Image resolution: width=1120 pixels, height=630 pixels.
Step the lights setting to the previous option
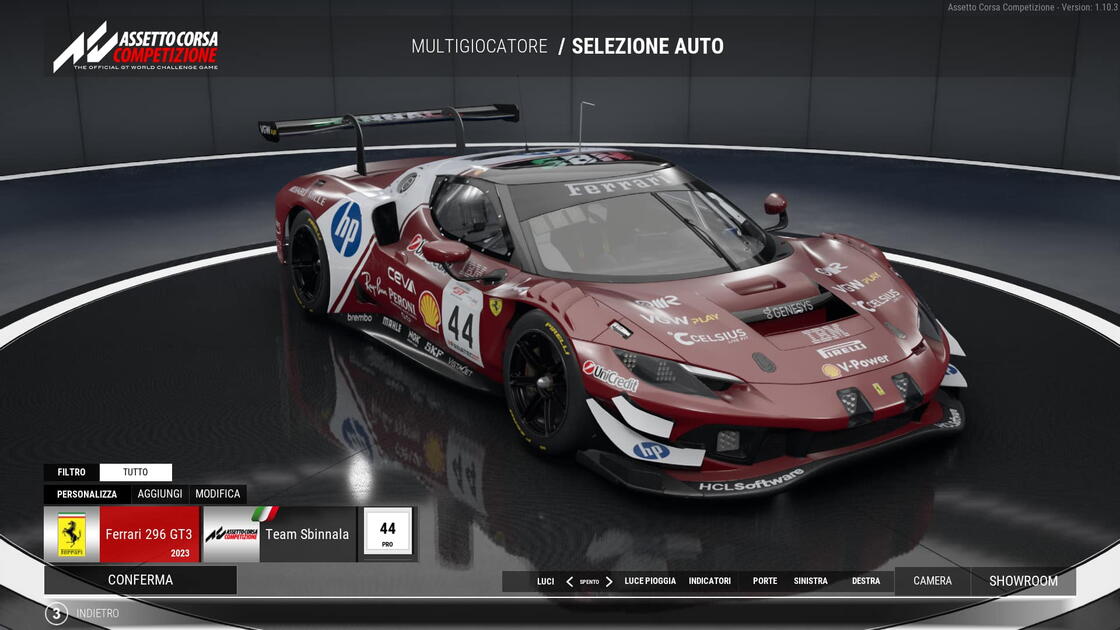click(x=569, y=581)
